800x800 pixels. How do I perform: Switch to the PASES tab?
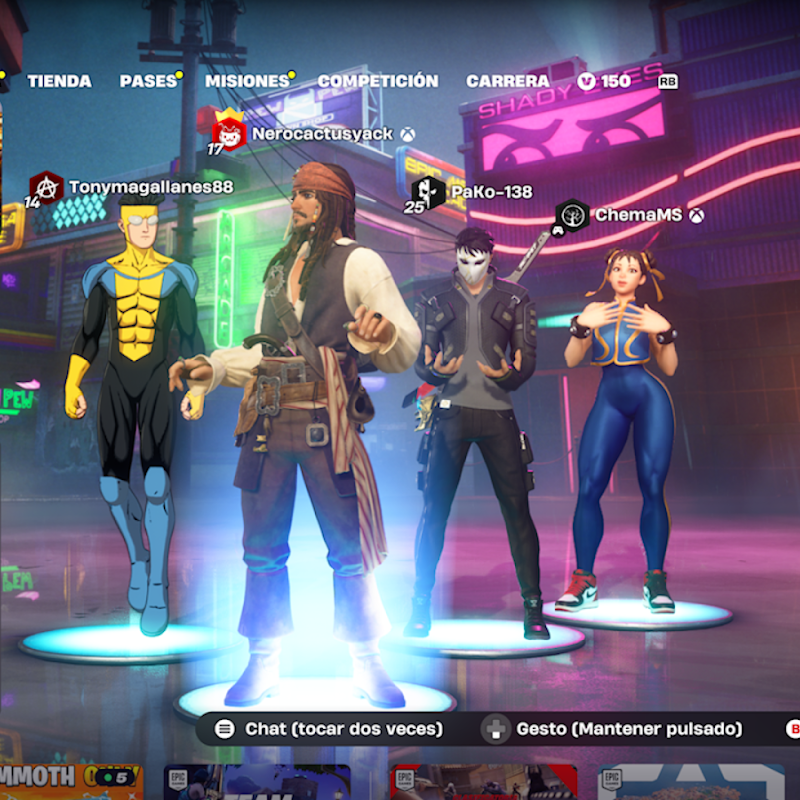click(148, 81)
